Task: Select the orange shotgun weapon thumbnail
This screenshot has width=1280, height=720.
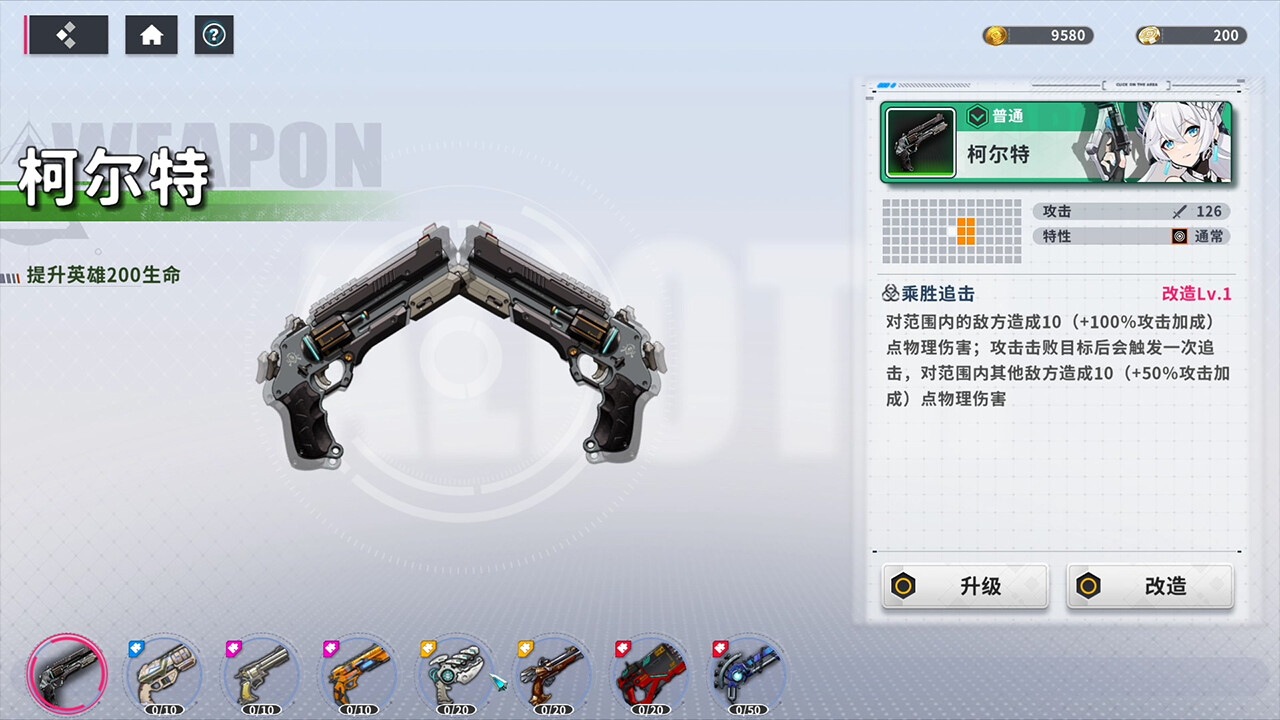Action: point(357,674)
